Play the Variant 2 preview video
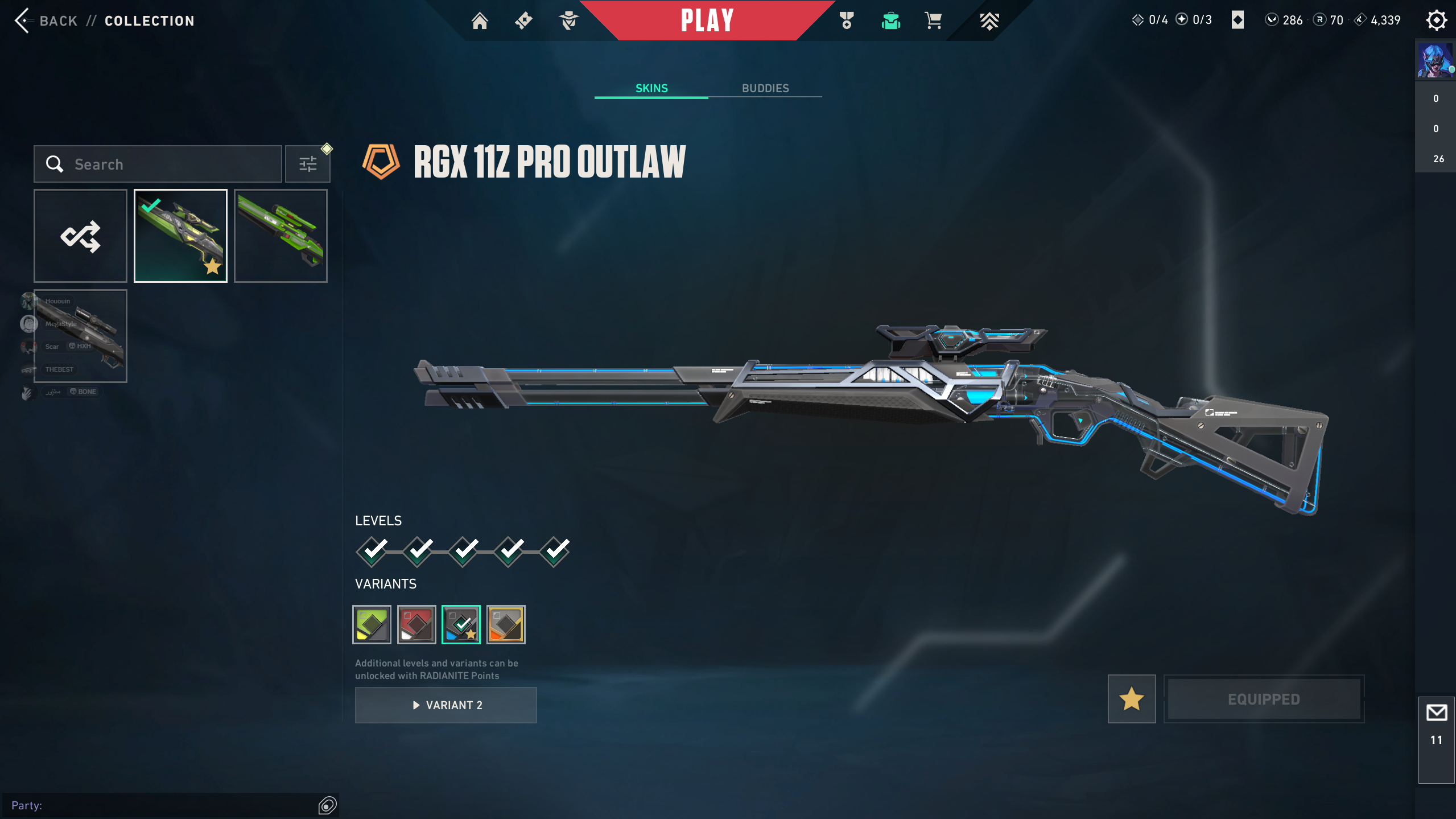This screenshot has width=1456, height=819. click(x=446, y=705)
